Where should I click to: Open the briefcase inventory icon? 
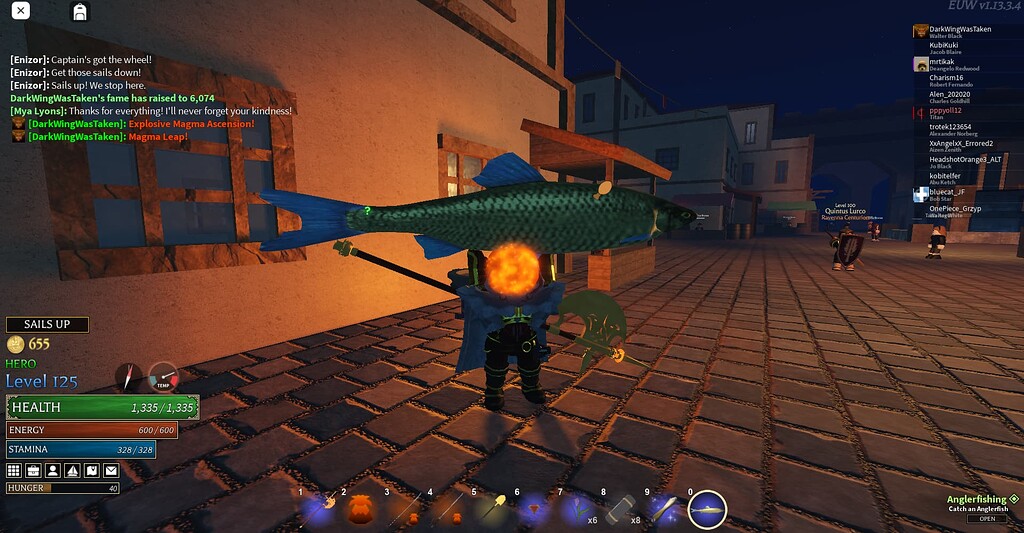pos(33,470)
